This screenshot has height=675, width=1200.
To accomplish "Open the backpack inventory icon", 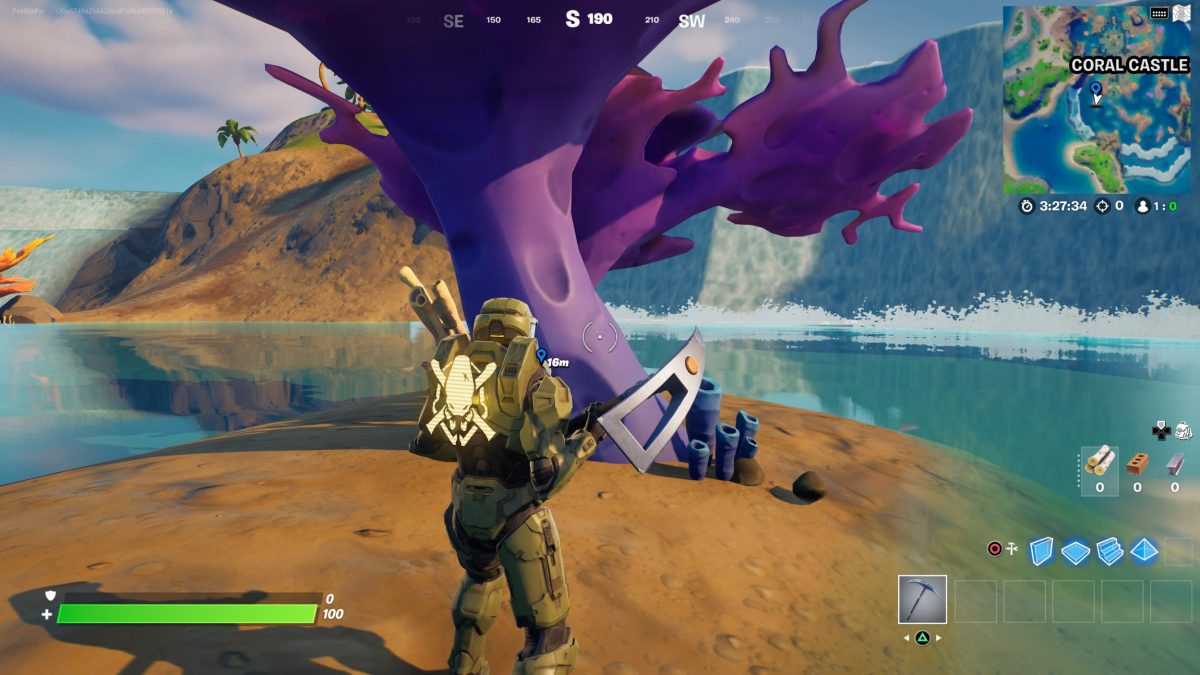I will coord(1182,430).
